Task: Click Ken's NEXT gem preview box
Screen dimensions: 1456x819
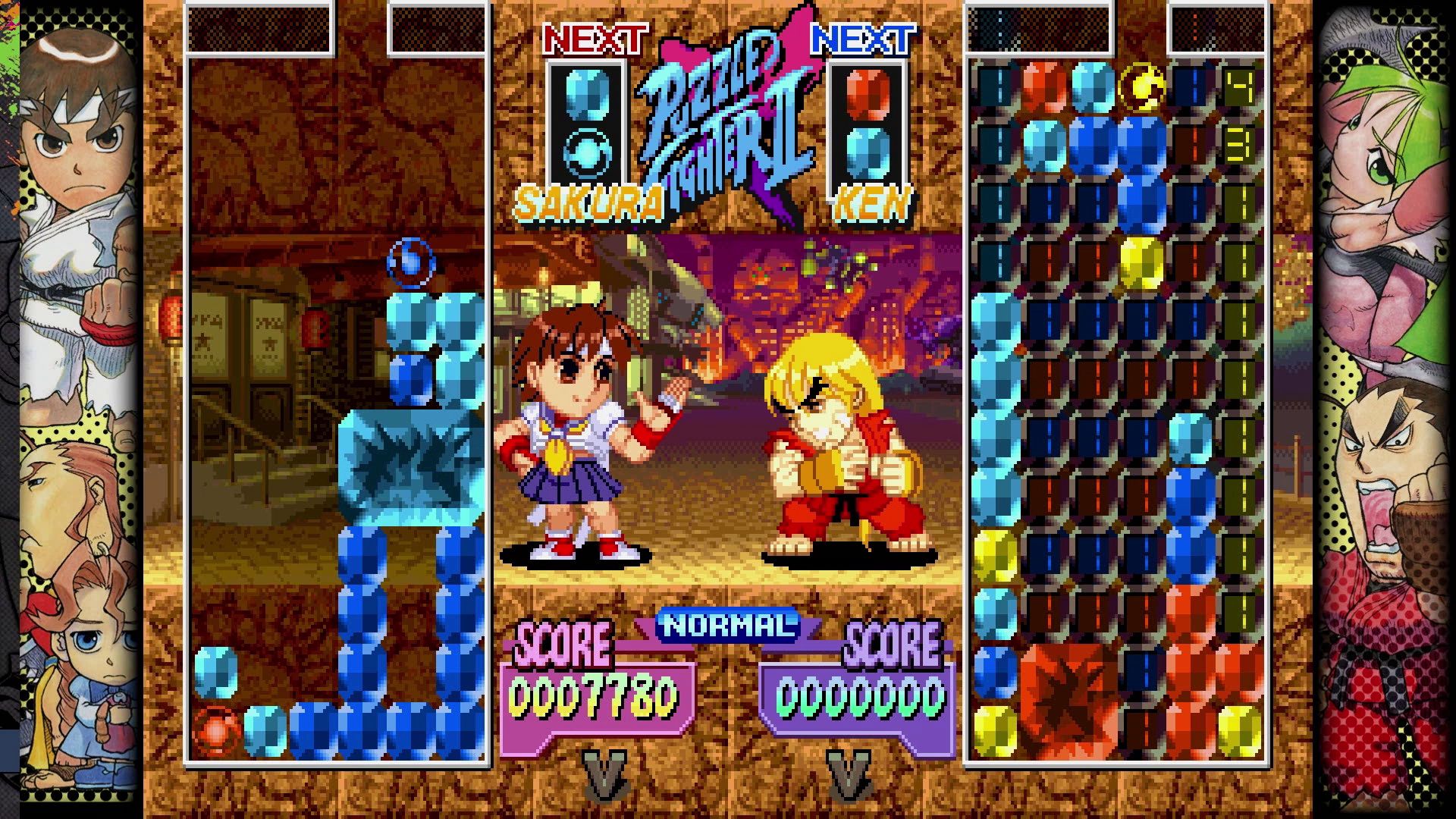Action: tap(868, 123)
